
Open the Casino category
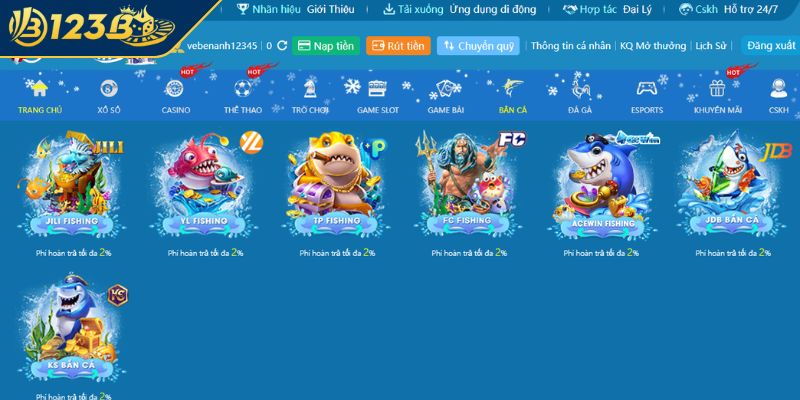[x=176, y=97]
